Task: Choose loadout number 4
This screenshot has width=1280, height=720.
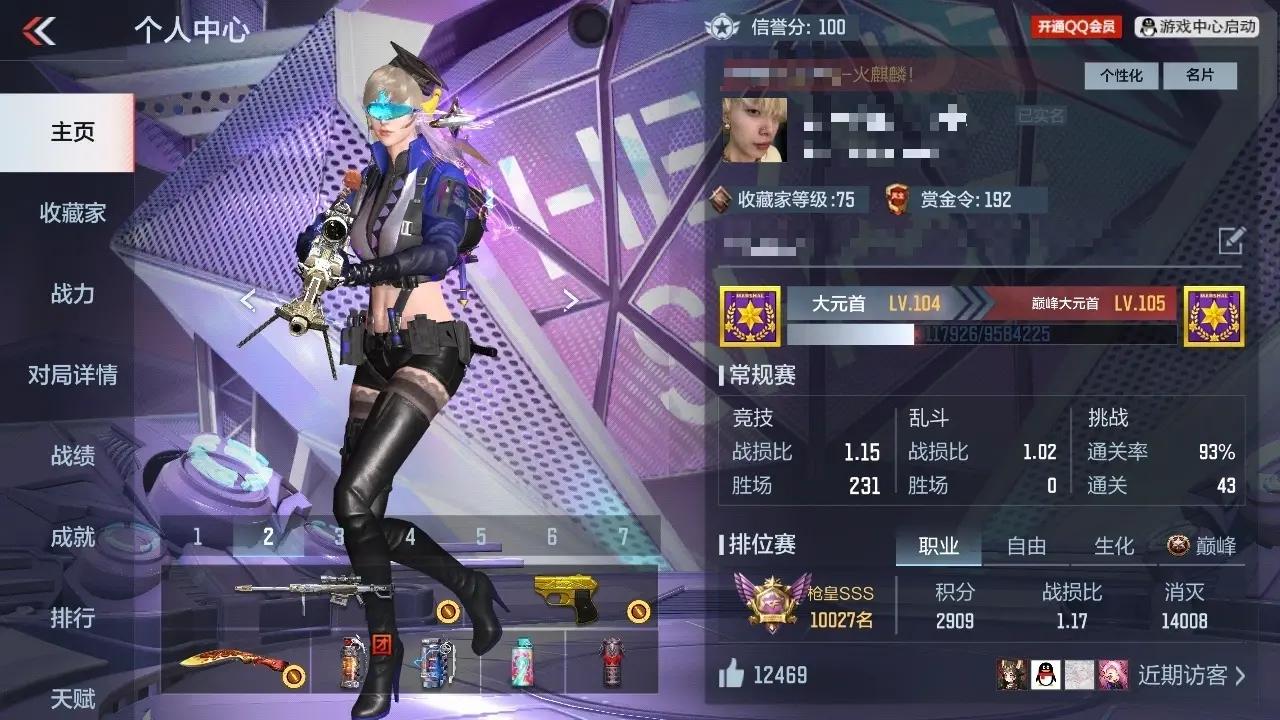Action: tap(410, 537)
